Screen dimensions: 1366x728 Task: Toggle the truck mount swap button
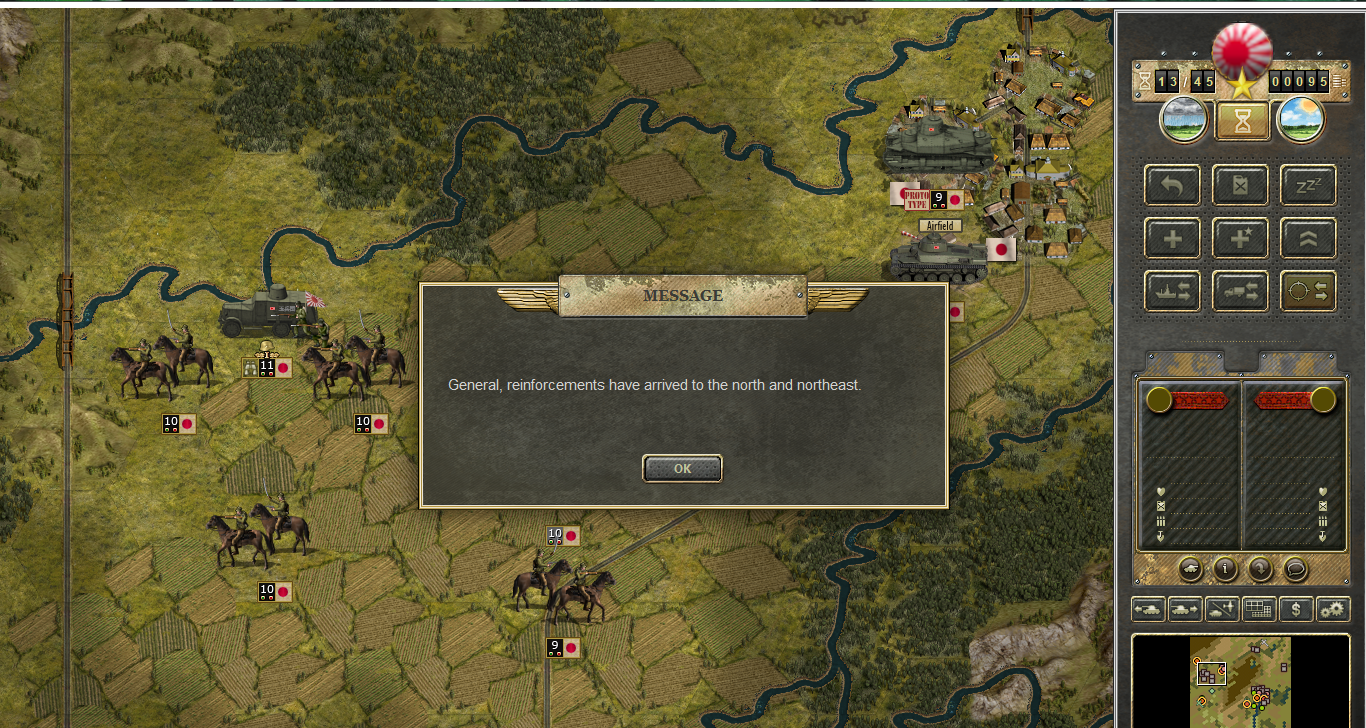coord(1240,291)
